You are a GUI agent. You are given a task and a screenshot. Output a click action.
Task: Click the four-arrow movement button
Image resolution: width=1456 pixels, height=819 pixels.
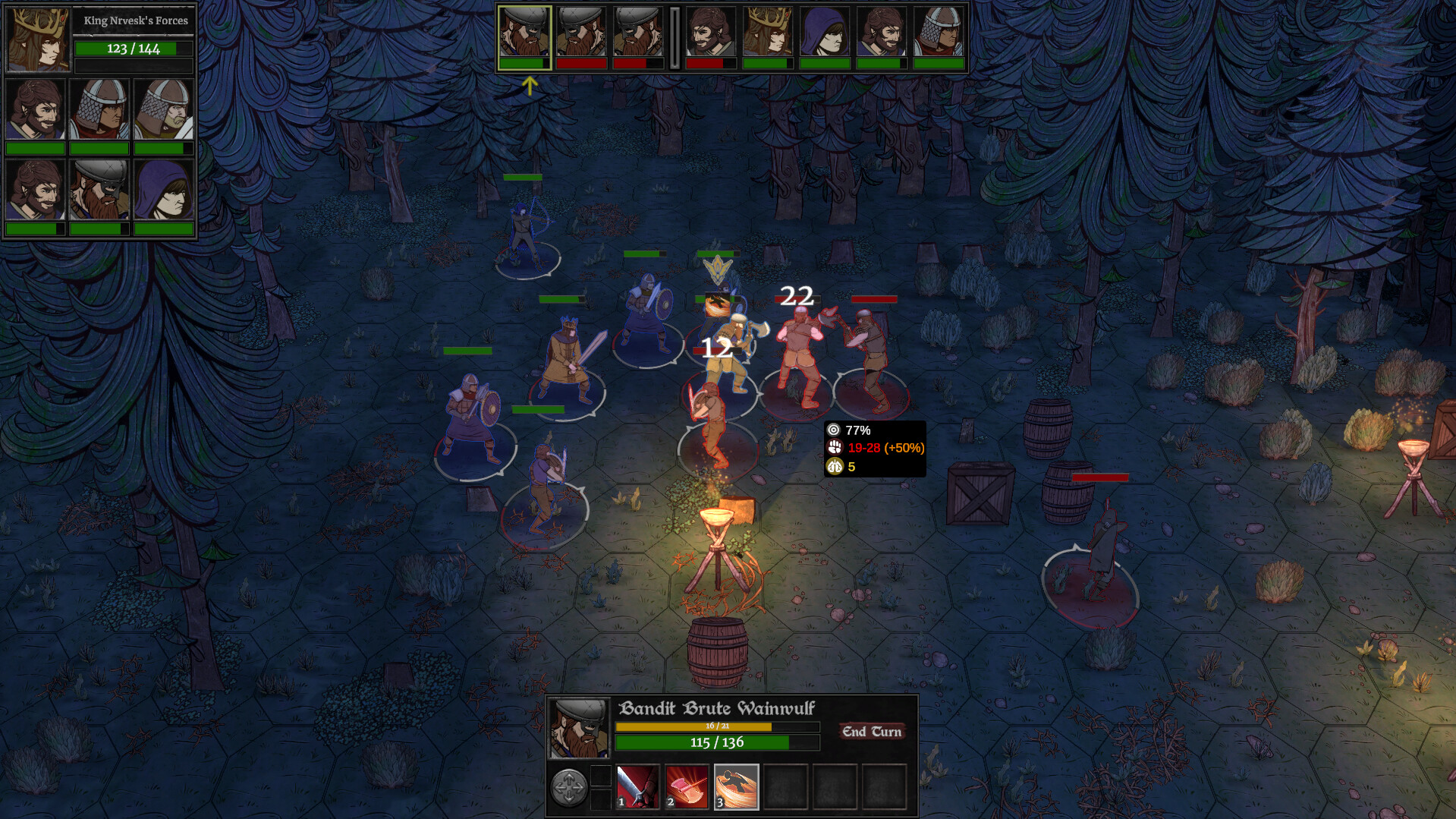(568, 787)
